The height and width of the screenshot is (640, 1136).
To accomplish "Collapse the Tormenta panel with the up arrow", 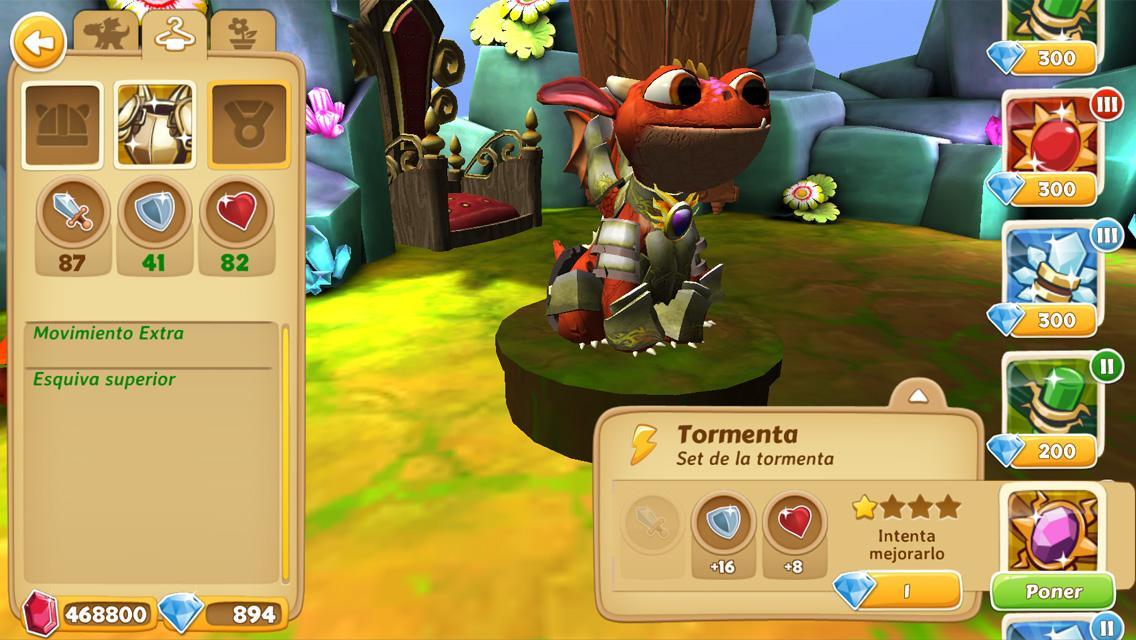I will [x=918, y=396].
